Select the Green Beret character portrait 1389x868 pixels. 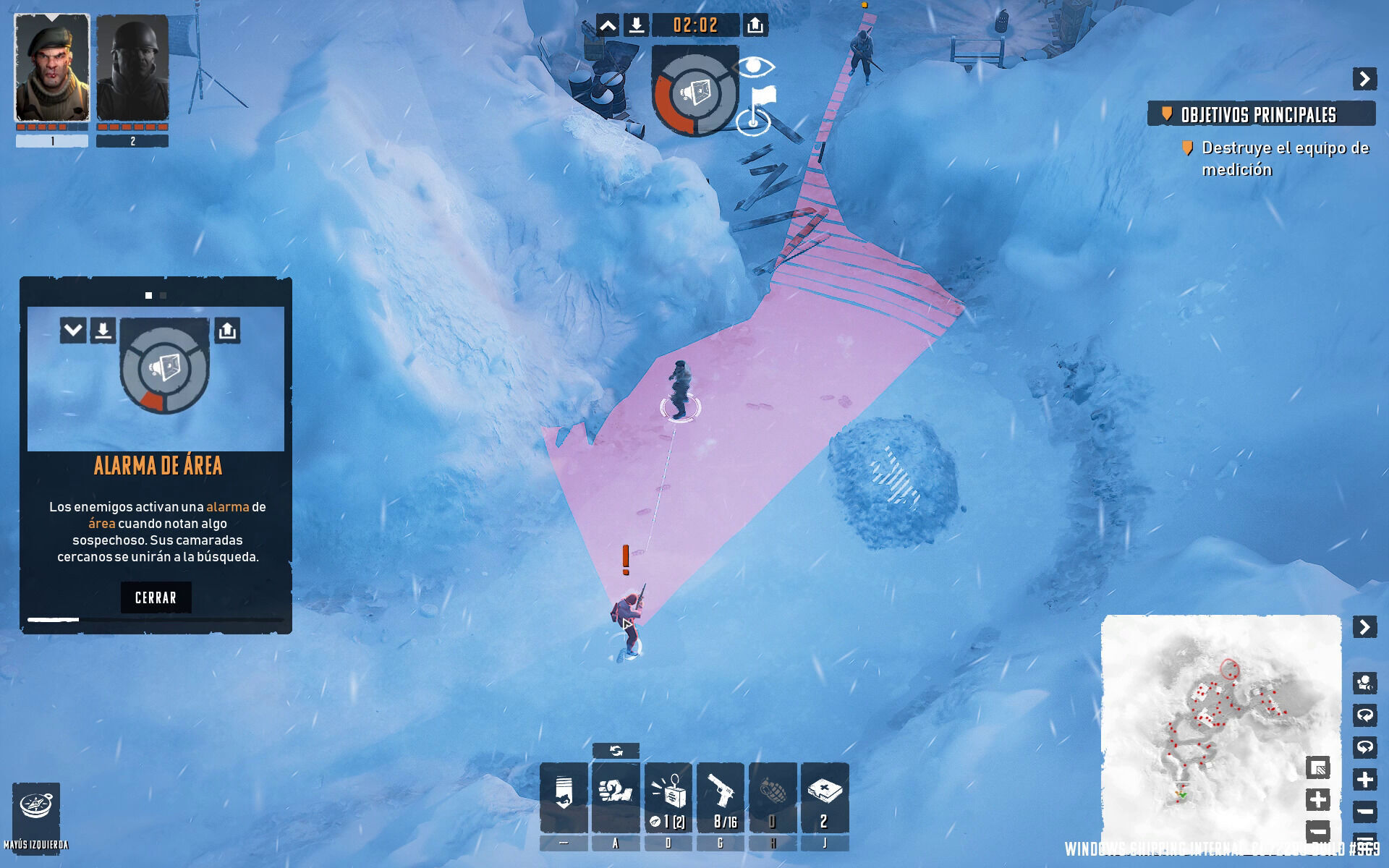coord(52,68)
